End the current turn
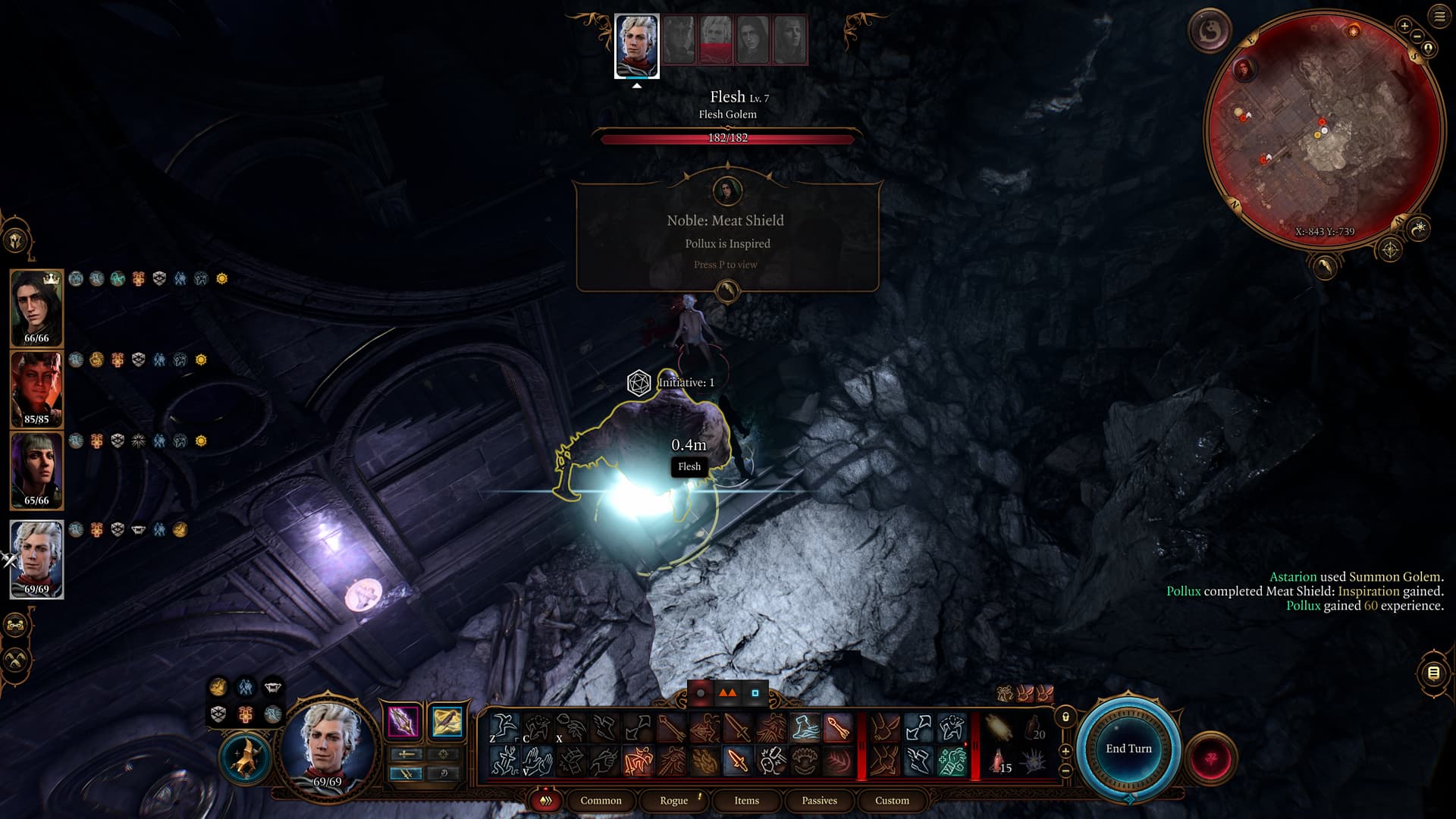1456x819 pixels. tap(1128, 748)
